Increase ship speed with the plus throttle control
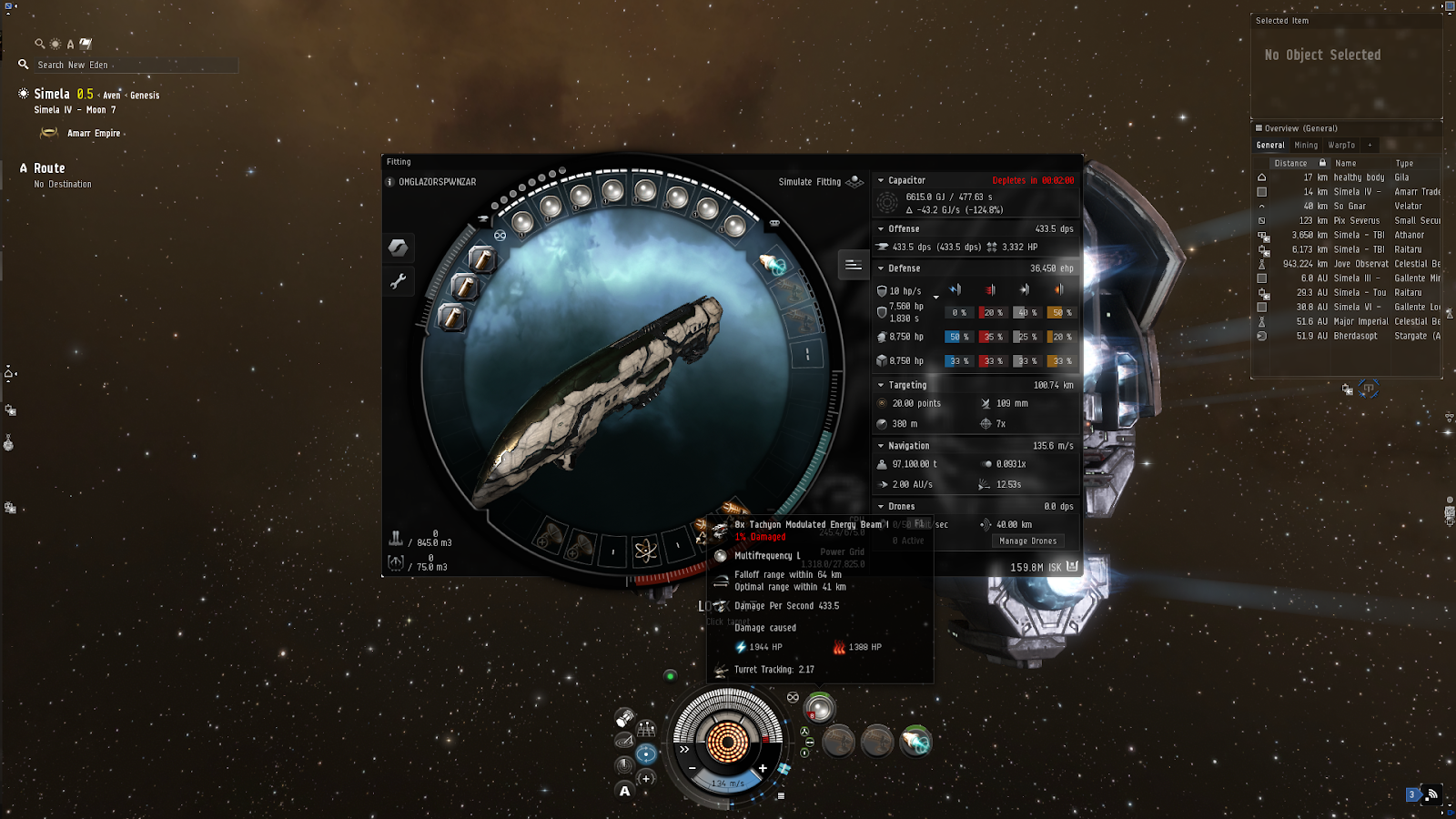 tap(763, 767)
